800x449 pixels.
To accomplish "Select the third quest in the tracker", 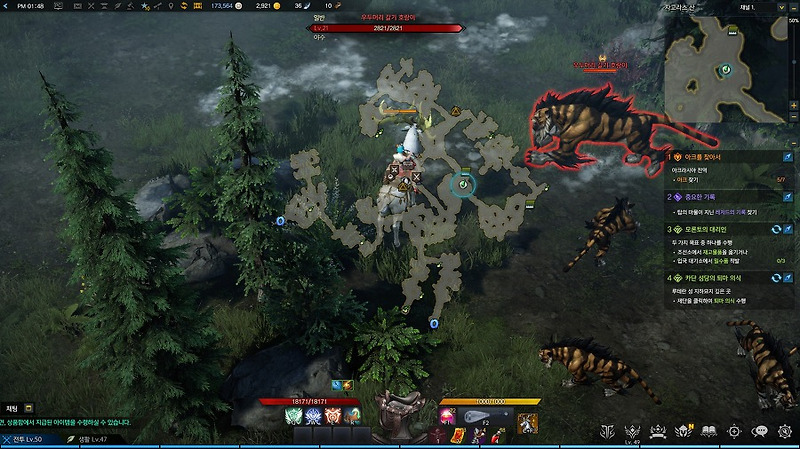I will [x=705, y=229].
